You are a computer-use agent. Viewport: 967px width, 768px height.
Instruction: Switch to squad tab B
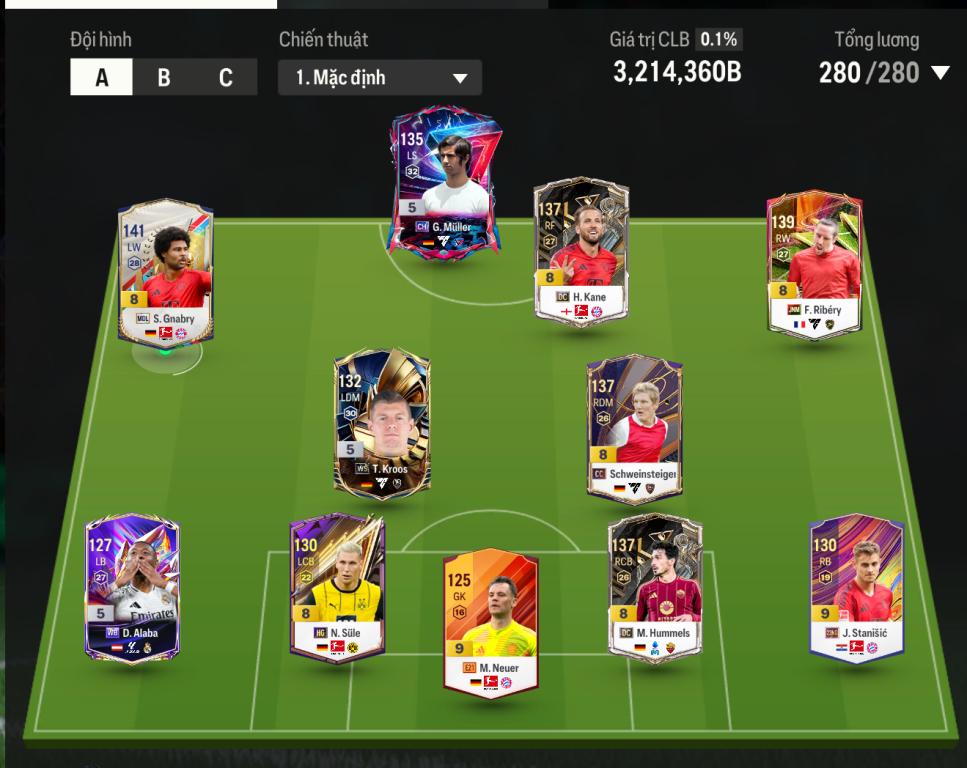point(164,78)
